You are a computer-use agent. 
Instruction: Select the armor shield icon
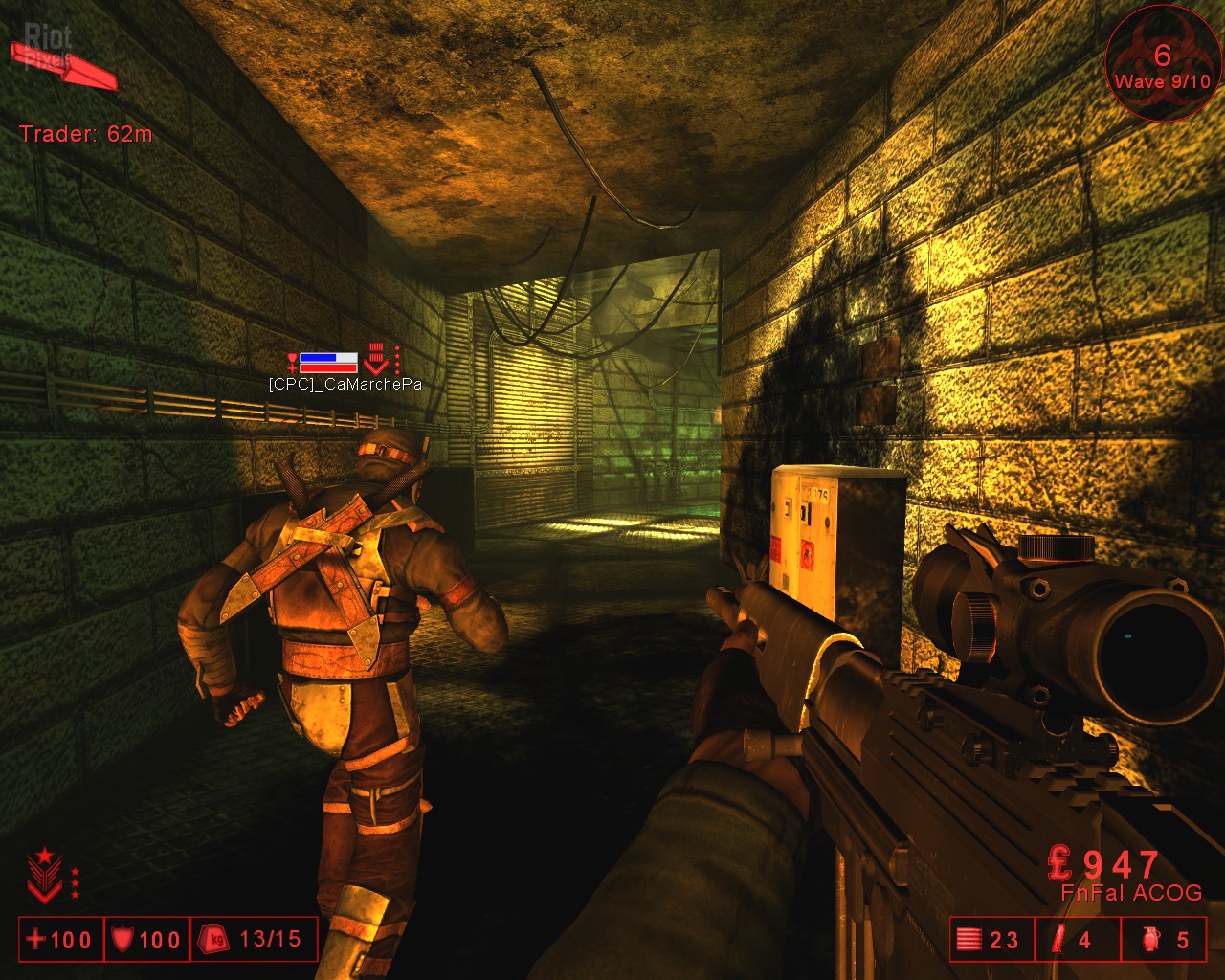coord(122,940)
